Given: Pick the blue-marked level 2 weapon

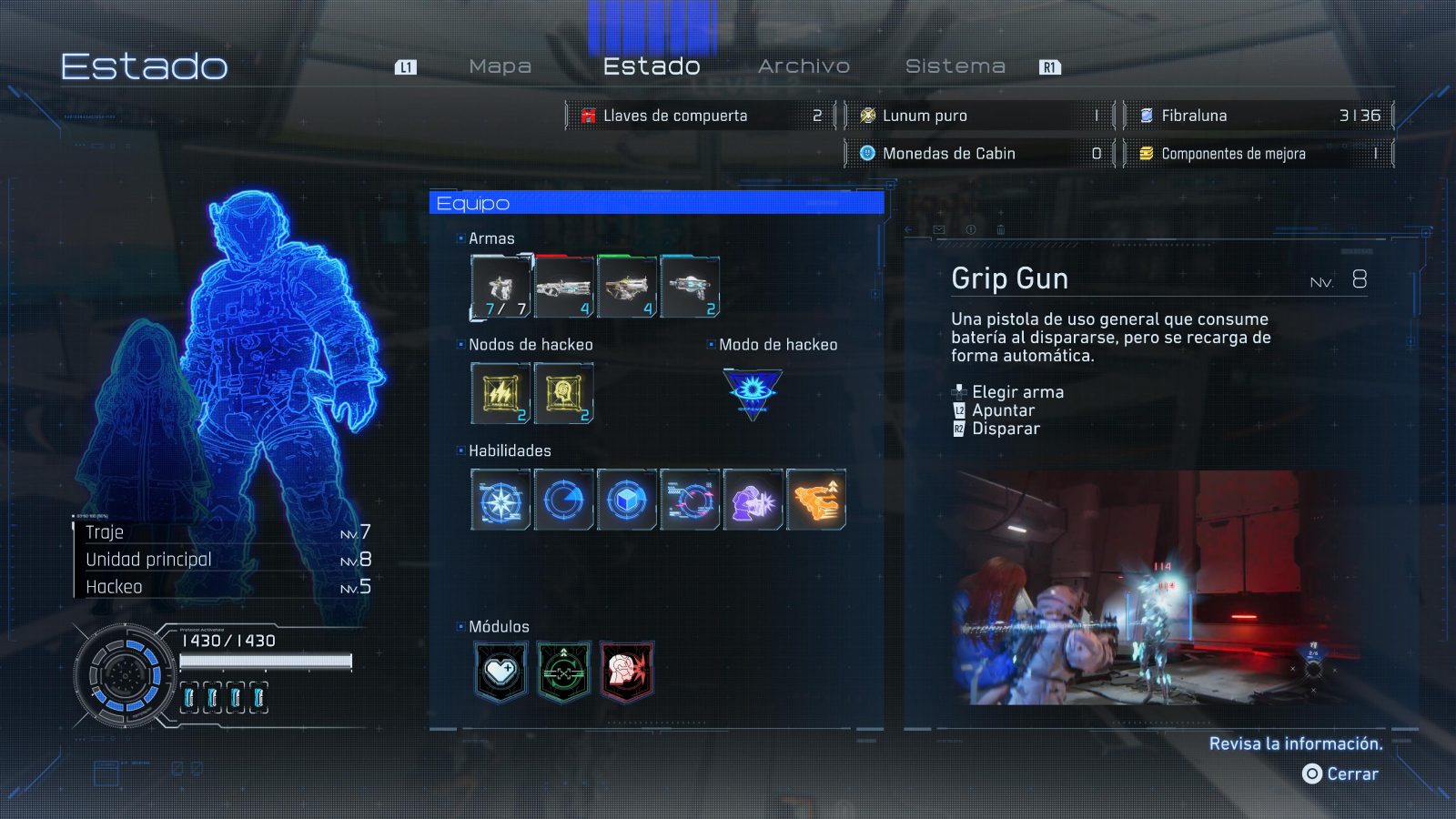Looking at the screenshot, I should 690,287.
